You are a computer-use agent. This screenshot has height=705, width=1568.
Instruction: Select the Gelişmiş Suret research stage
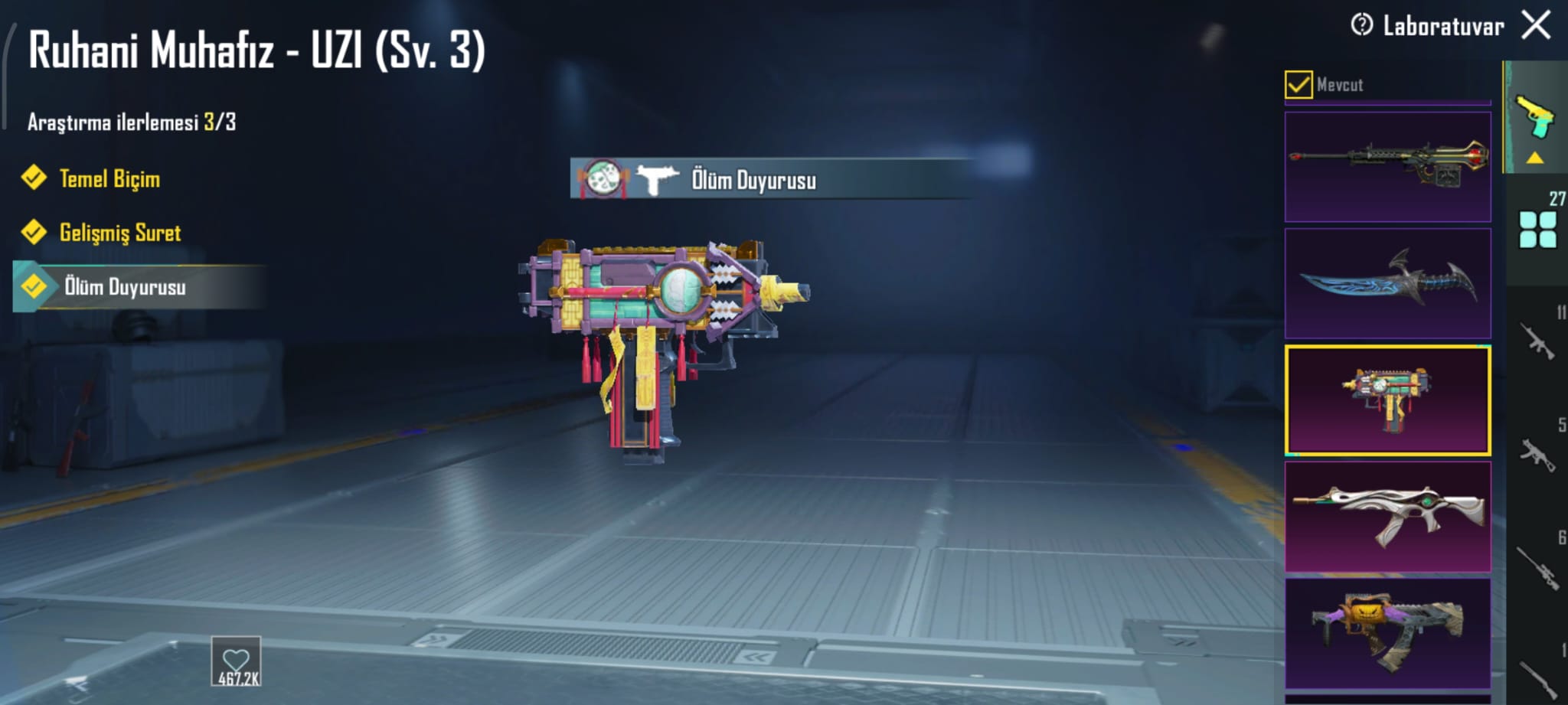click(x=119, y=232)
